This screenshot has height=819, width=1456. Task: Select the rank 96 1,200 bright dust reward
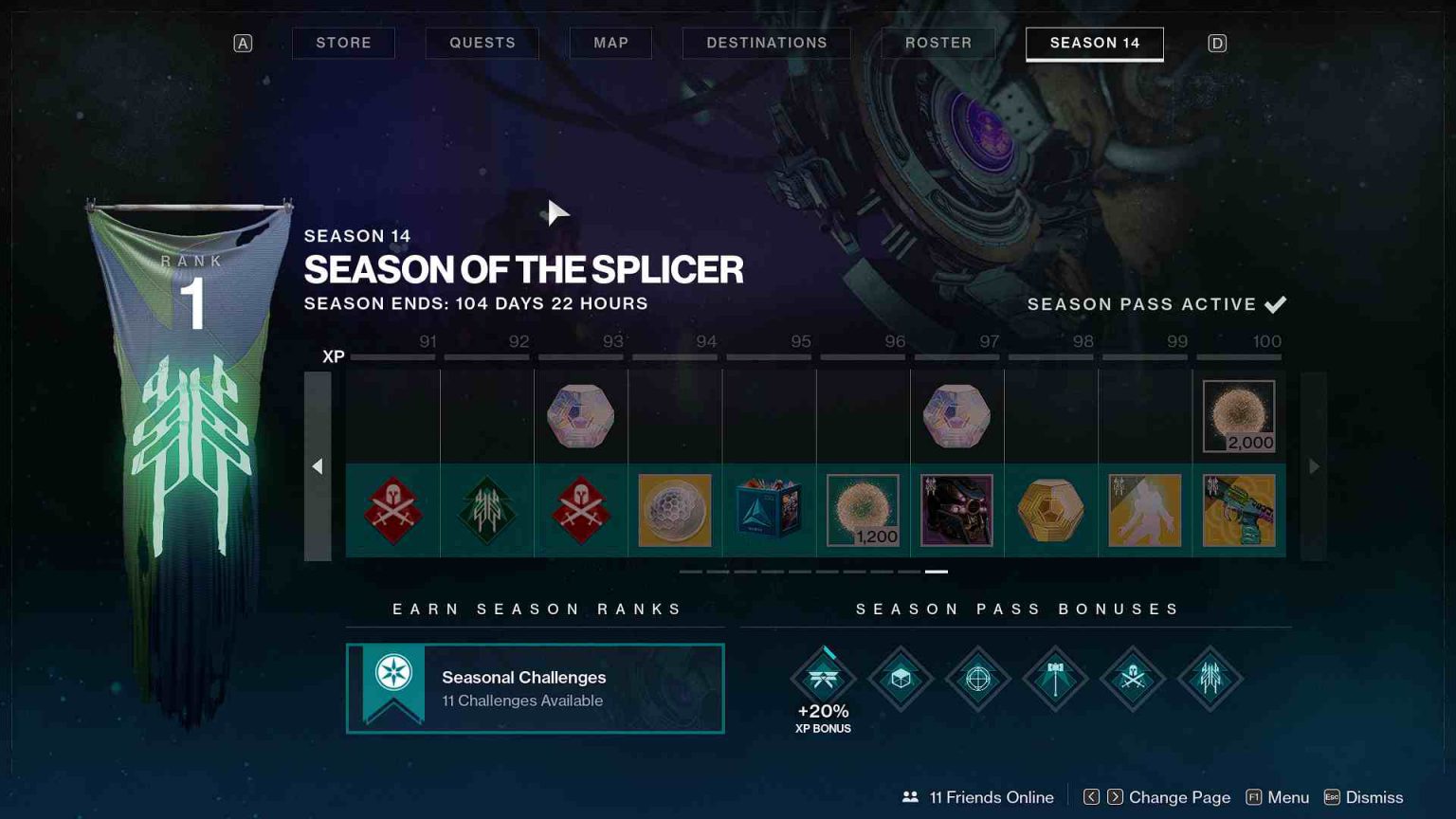(x=863, y=511)
